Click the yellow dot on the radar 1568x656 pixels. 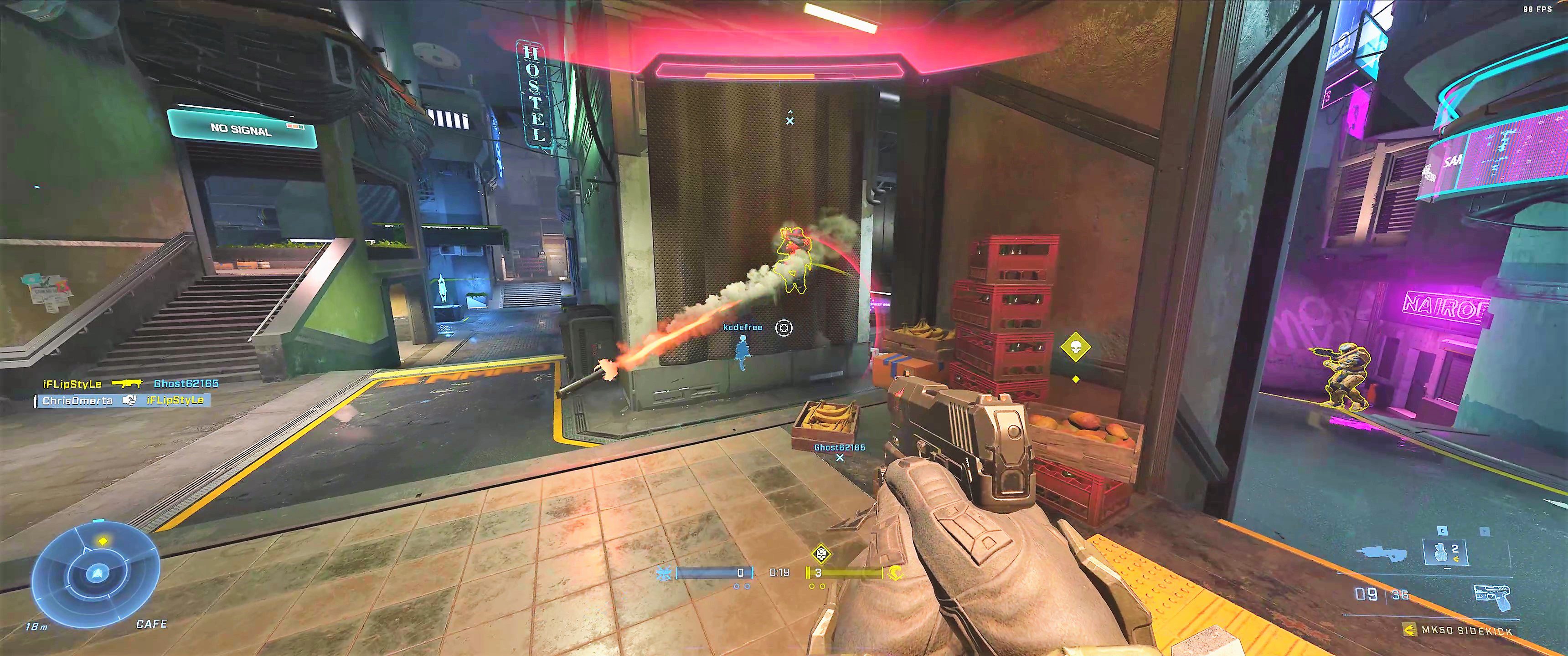click(x=103, y=540)
